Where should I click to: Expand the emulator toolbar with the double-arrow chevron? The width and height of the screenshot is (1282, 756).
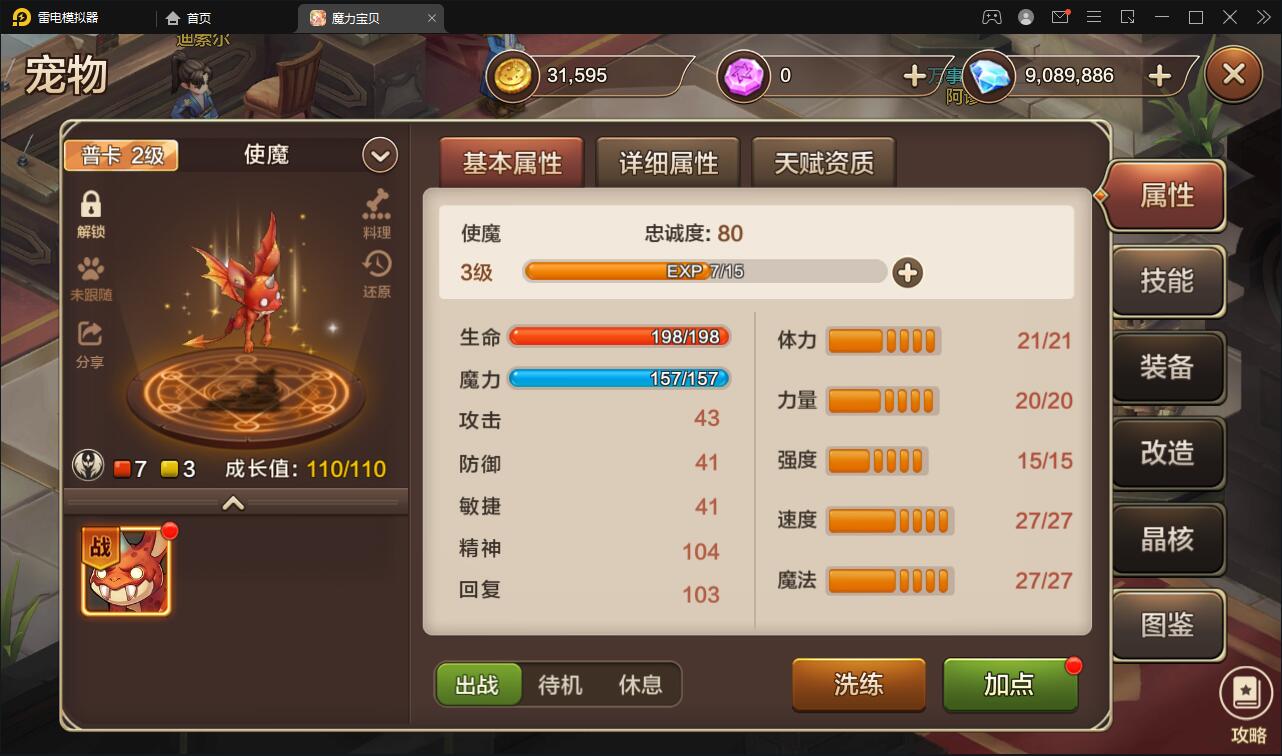click(1263, 17)
